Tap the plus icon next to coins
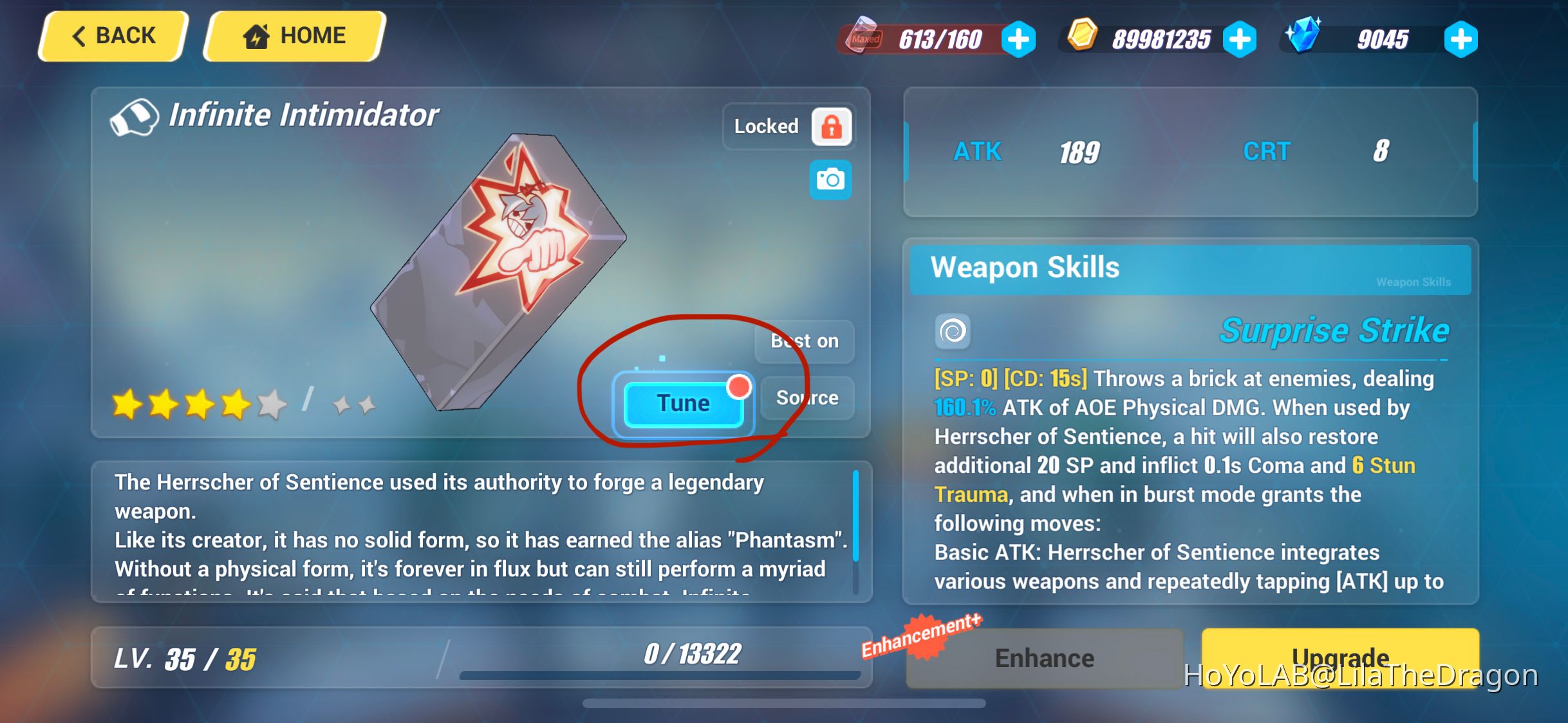The width and height of the screenshot is (1568, 723). 1239,40
